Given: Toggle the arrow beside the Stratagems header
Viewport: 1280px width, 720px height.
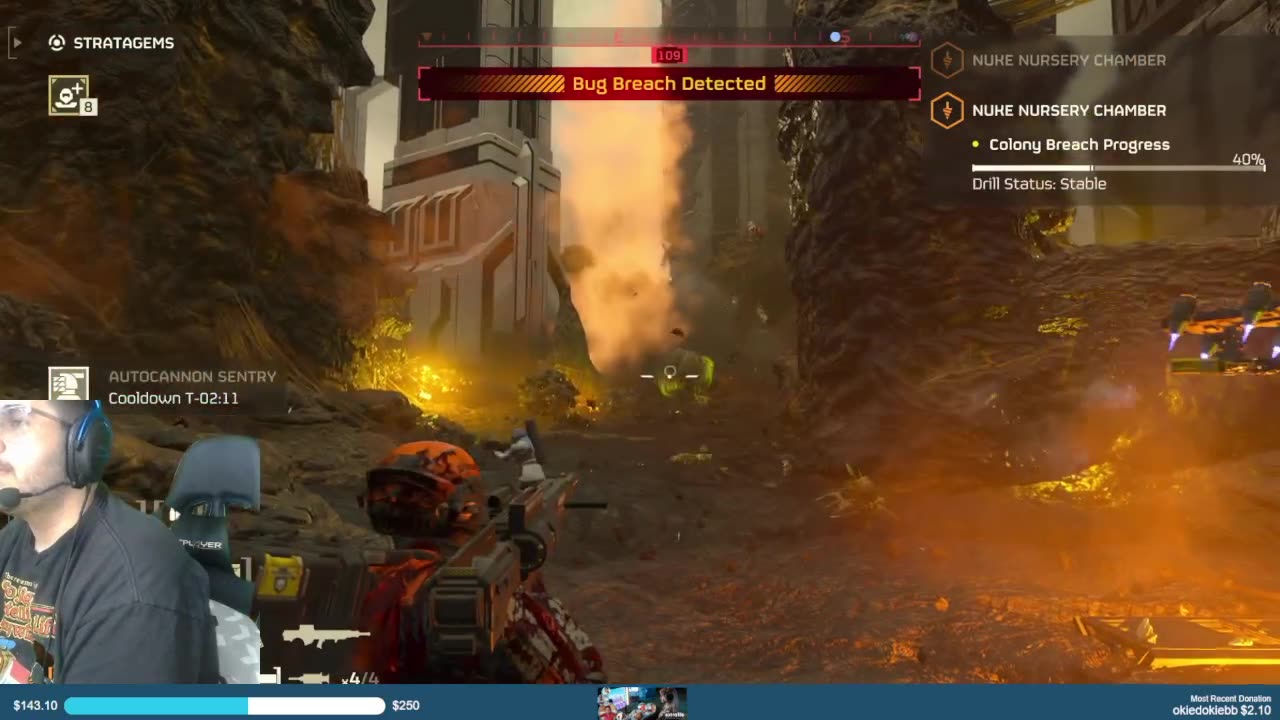Looking at the screenshot, I should (16, 43).
